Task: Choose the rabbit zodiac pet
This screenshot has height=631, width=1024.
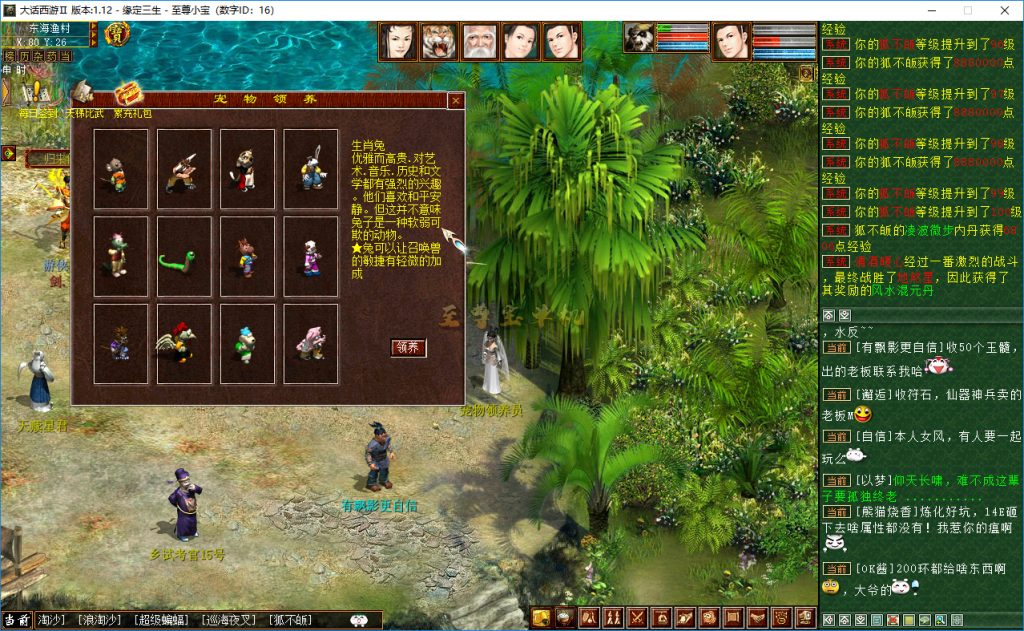Action: [311, 169]
